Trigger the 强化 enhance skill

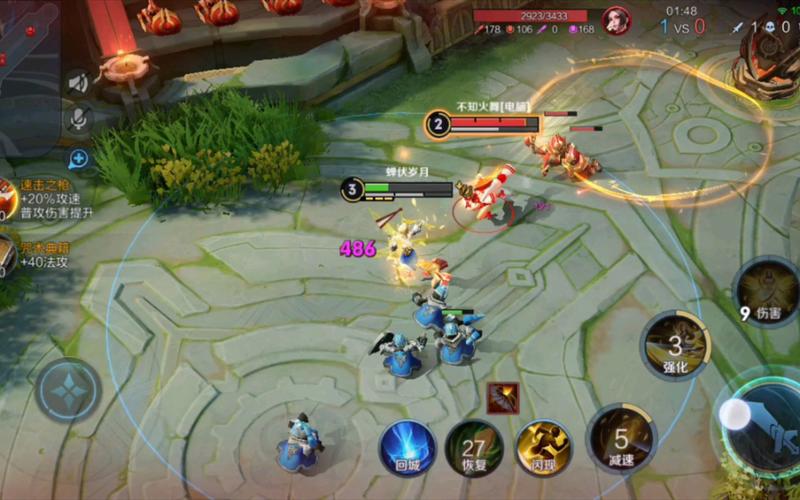coord(675,345)
